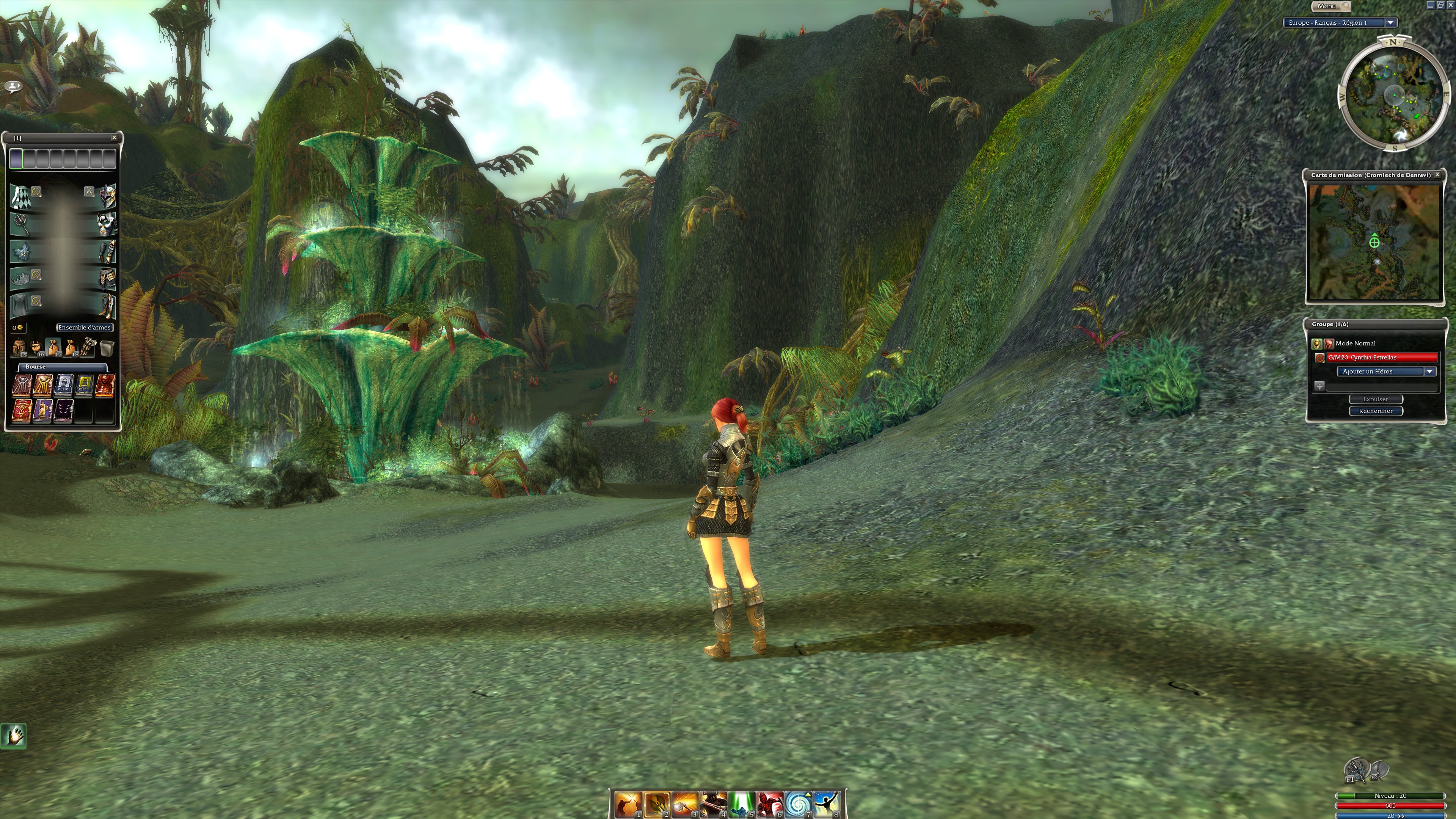Activate skill 7 blue spiral ability
This screenshot has width=1456, height=819.
797,804
